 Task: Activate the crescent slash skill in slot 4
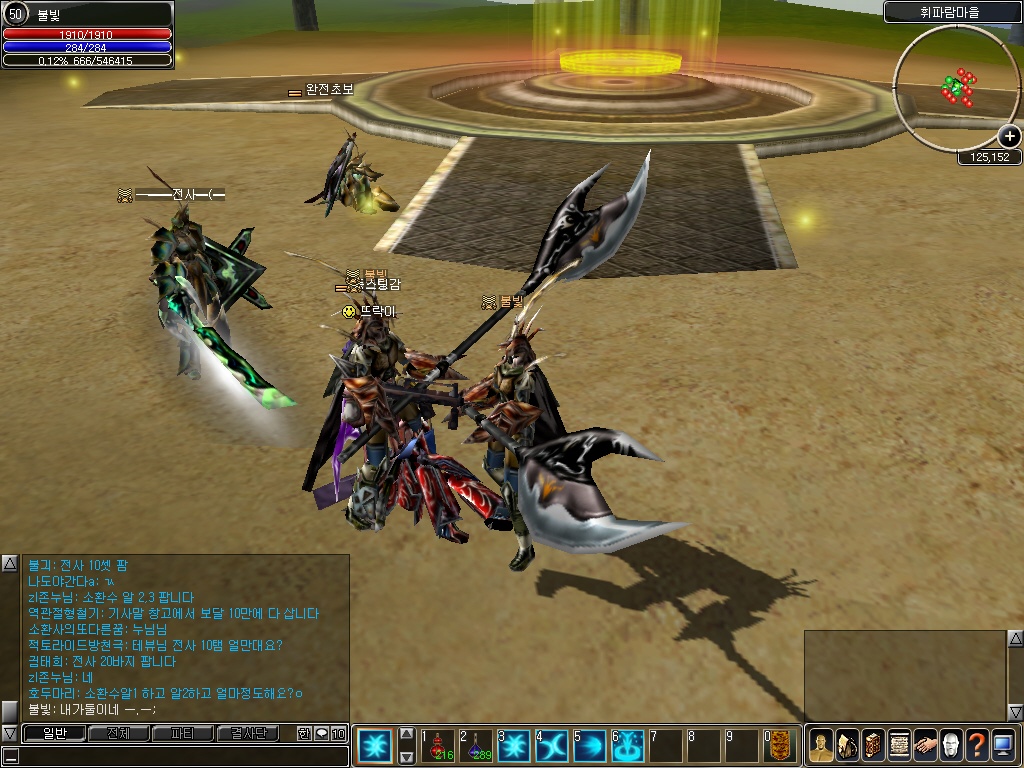coord(553,746)
